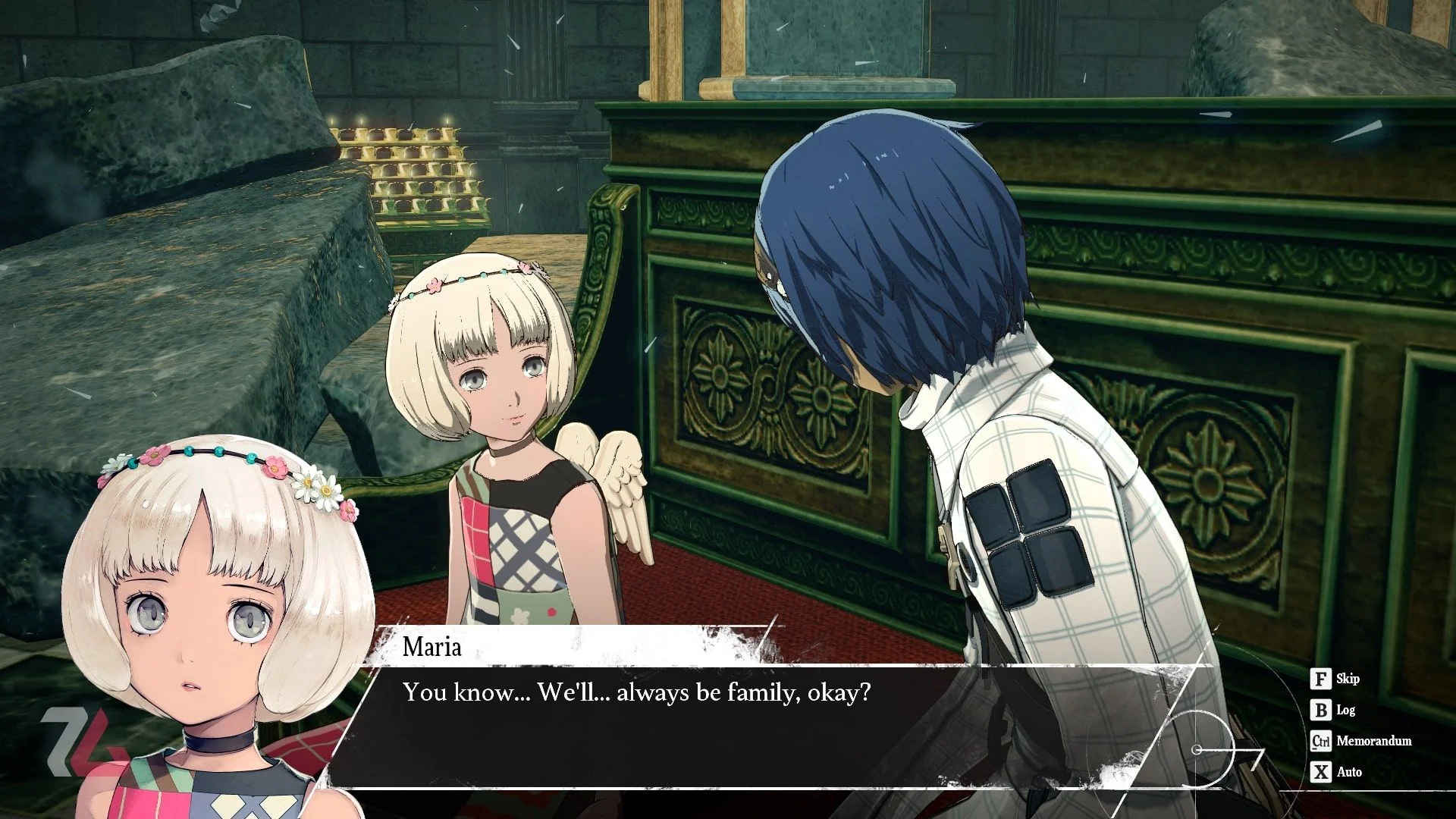Open the Memorandum
This screenshot has width=1456, height=819.
[1361, 741]
